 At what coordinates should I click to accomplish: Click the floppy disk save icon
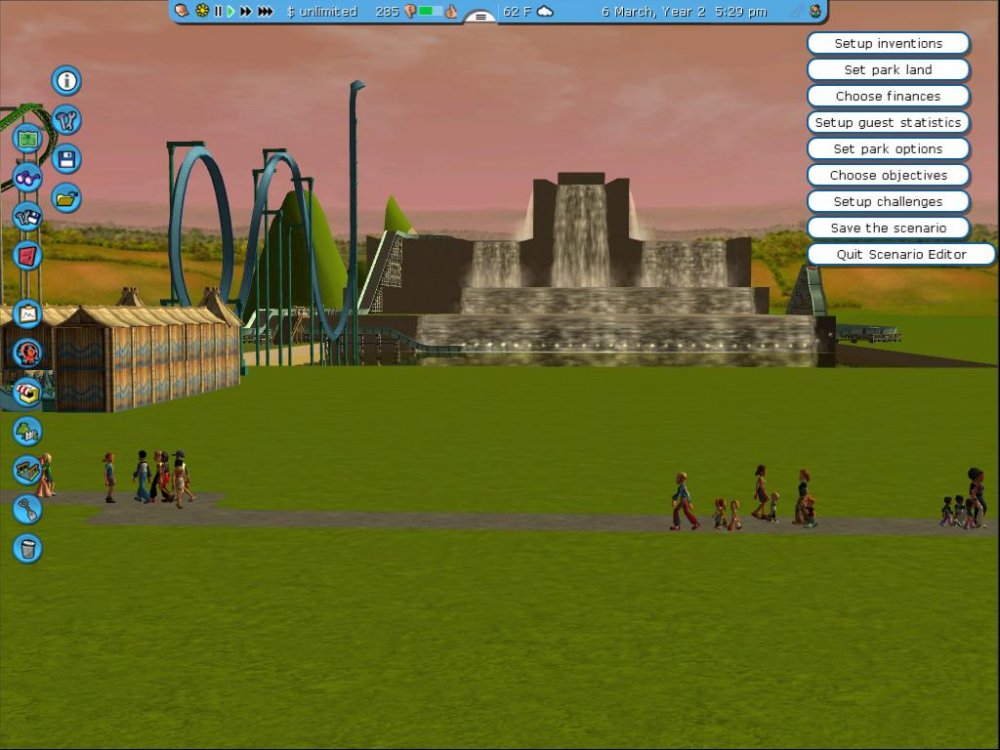point(66,159)
